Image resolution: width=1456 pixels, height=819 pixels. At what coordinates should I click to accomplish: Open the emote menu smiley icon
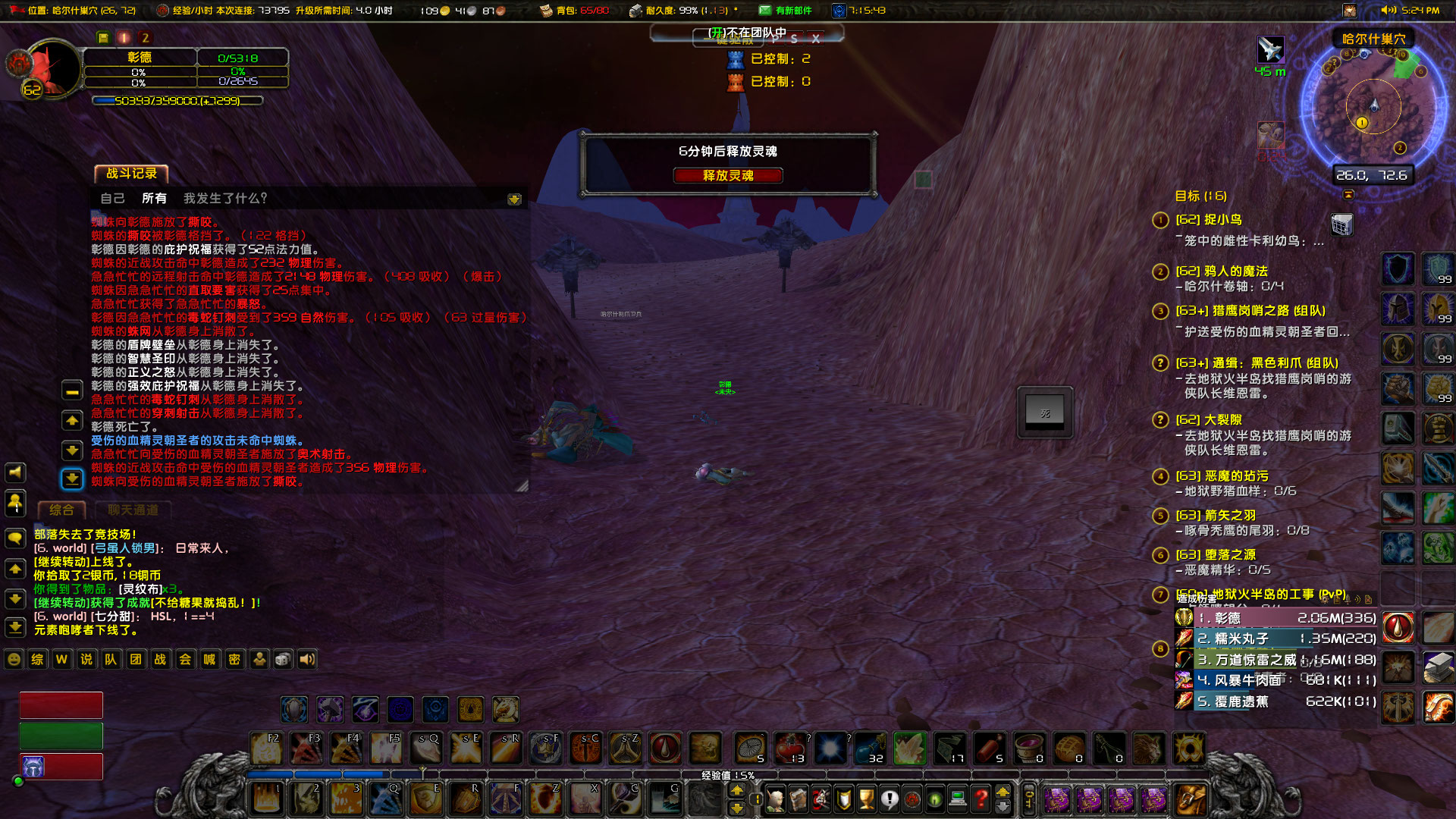(13, 660)
